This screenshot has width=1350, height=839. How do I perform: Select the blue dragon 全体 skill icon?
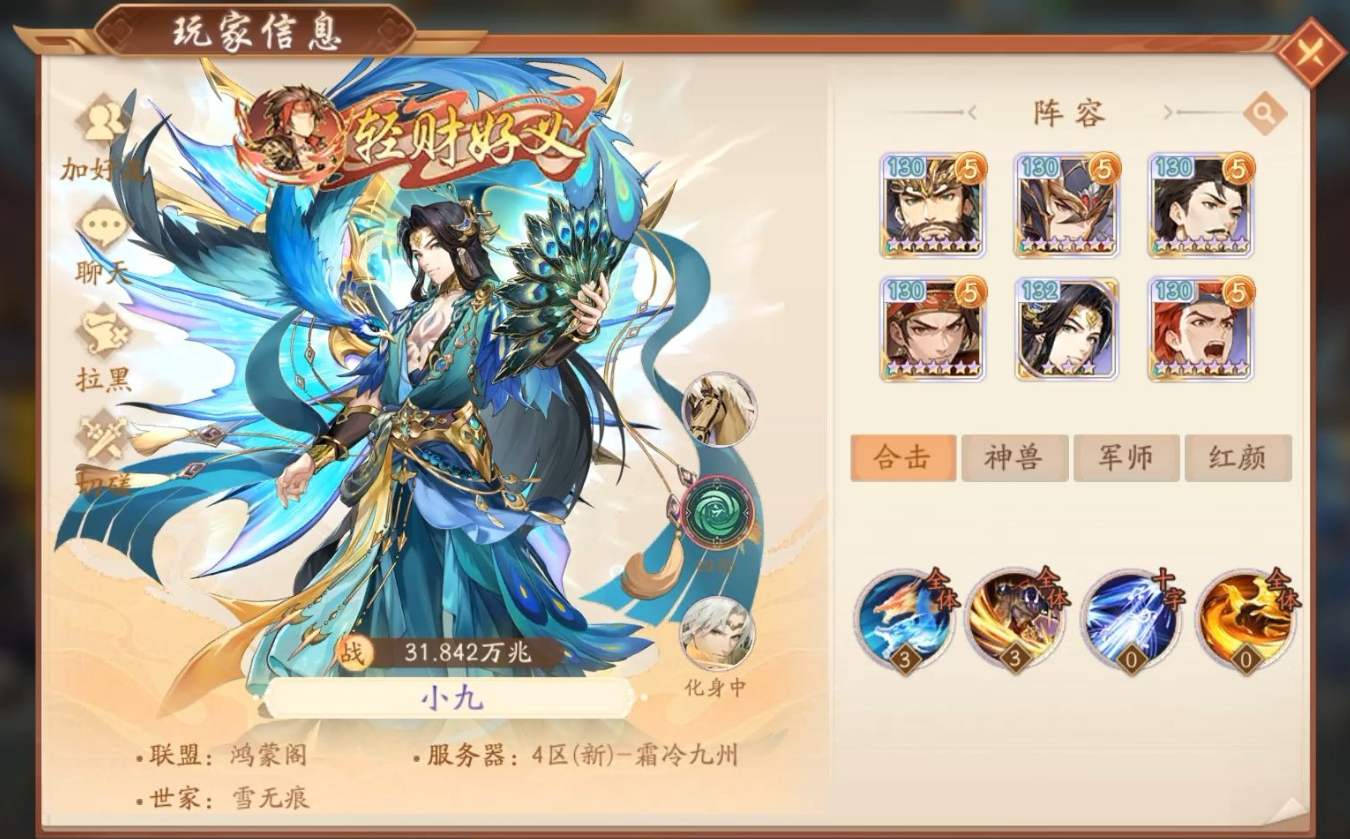(903, 622)
